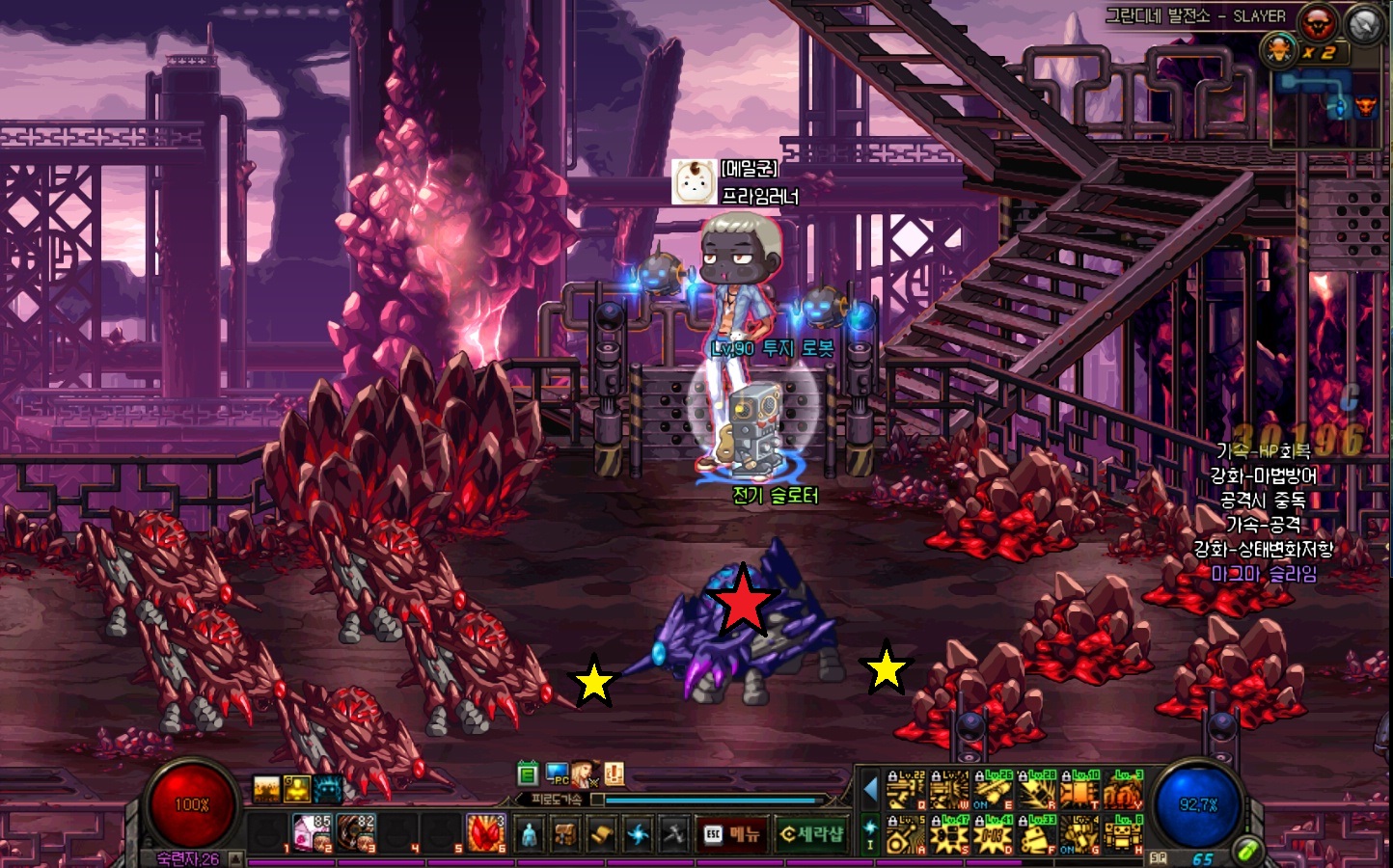Open the blue character silhouette info icon
The width and height of the screenshot is (1393, 868).
529,834
